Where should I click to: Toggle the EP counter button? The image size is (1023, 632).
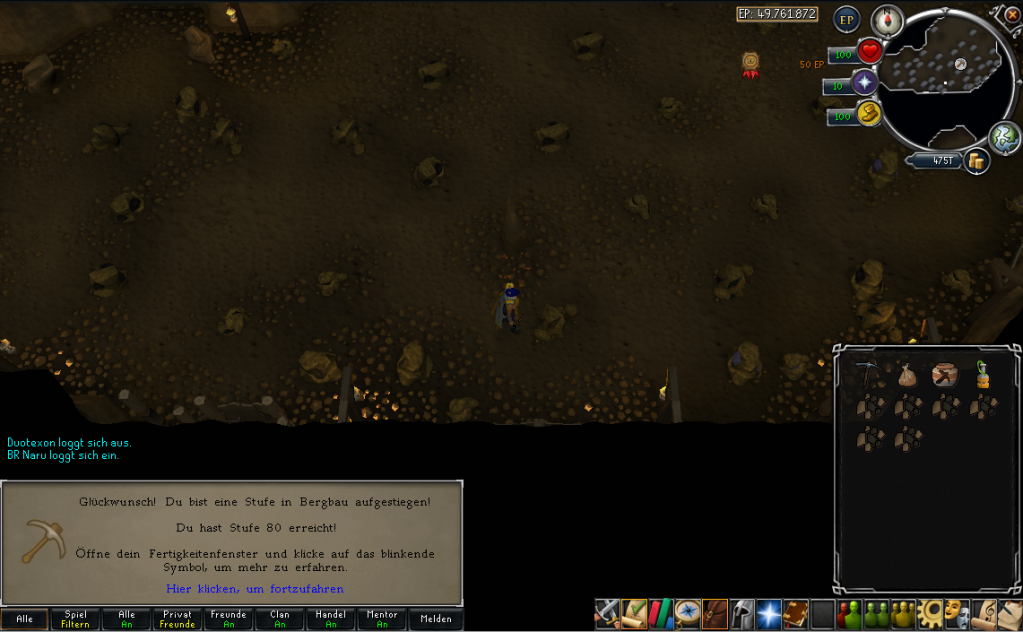(847, 19)
